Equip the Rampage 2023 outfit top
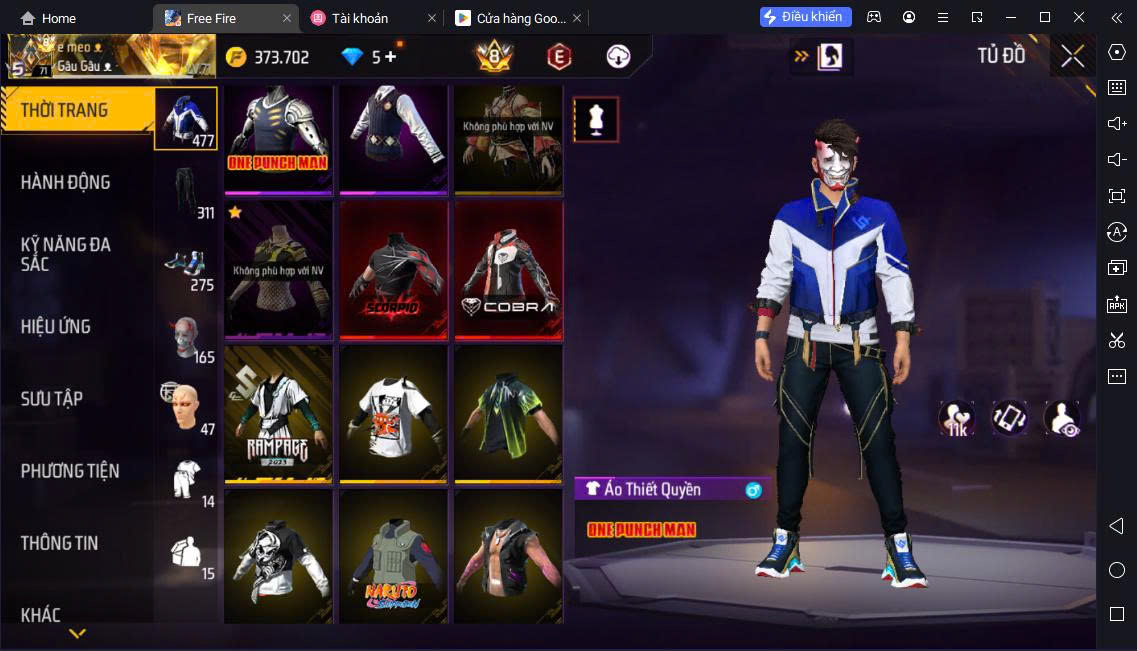The height and width of the screenshot is (651, 1137). 278,413
